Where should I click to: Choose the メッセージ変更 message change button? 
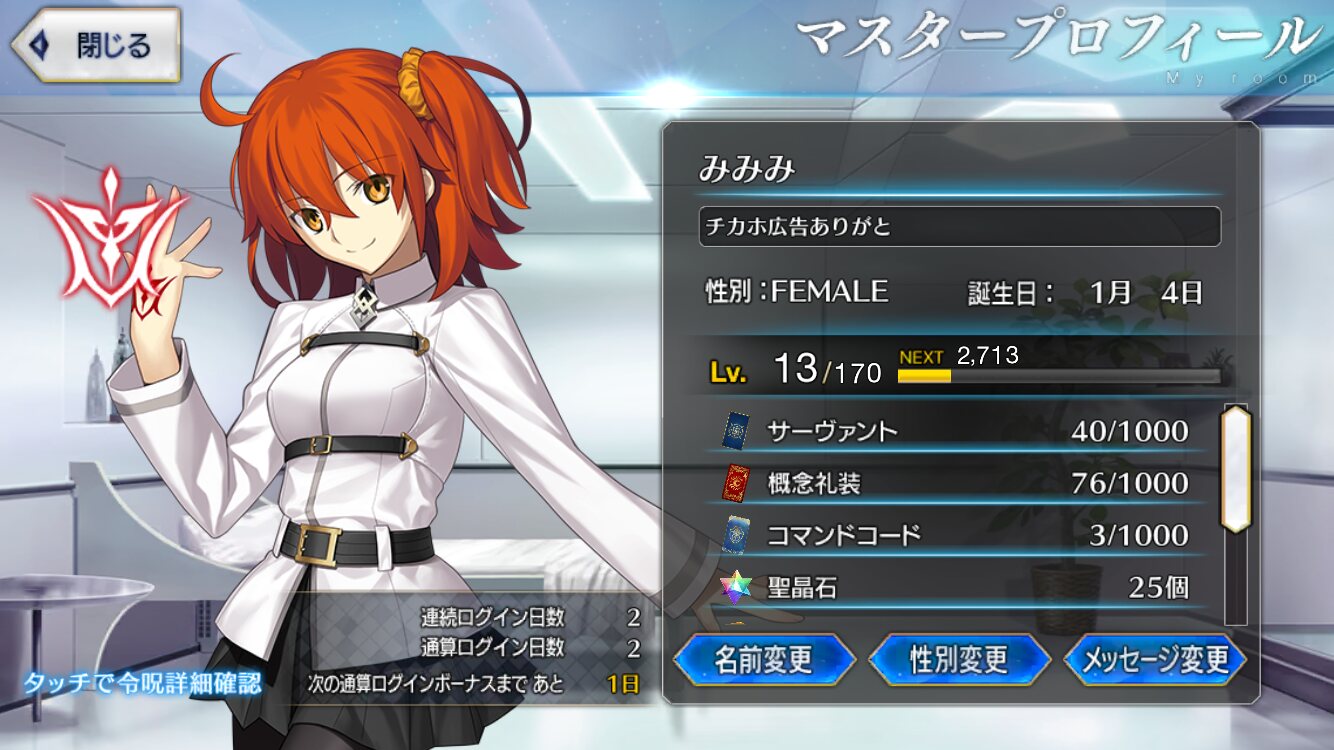coord(1155,660)
